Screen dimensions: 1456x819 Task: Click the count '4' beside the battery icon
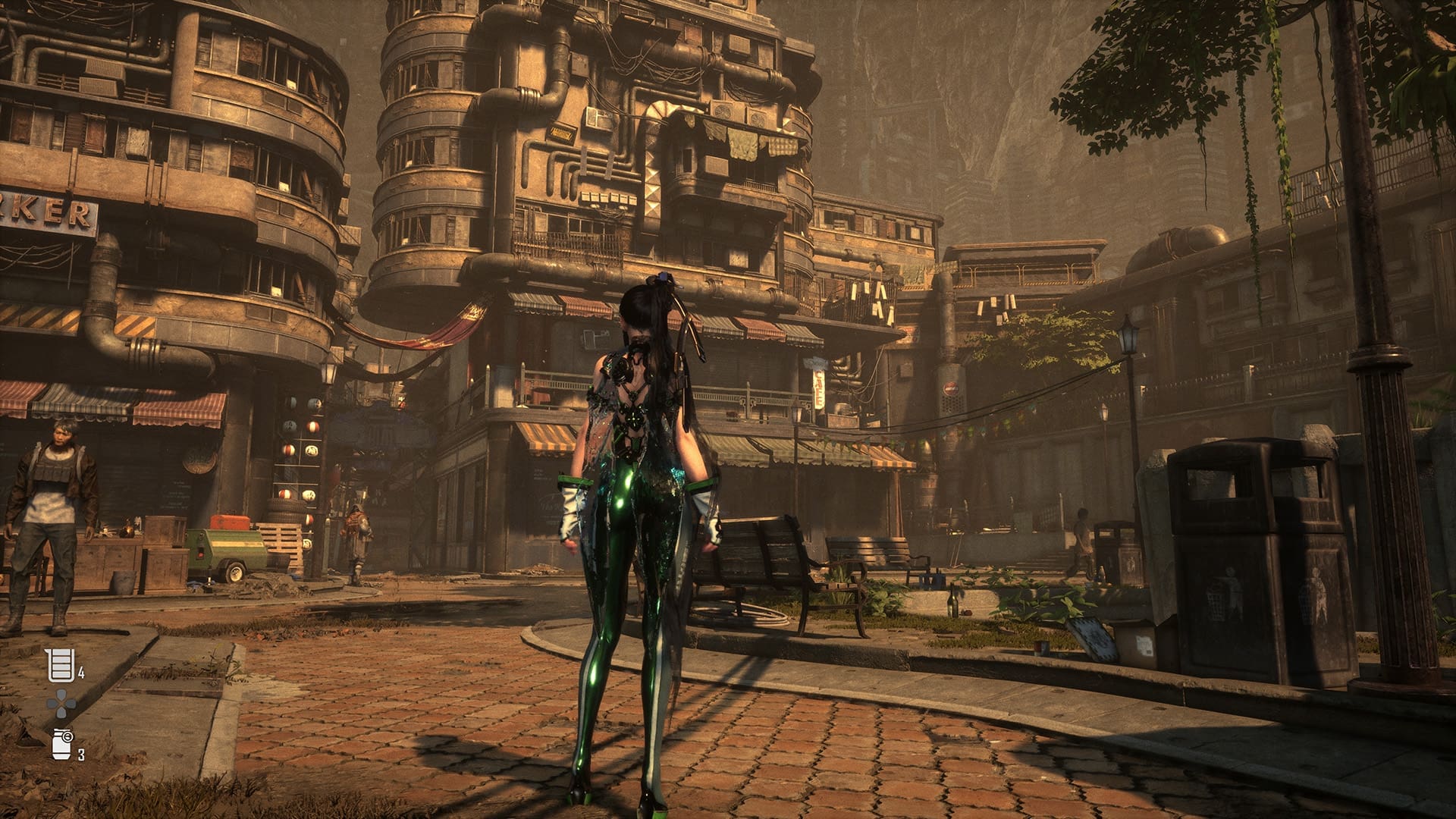pos(81,673)
